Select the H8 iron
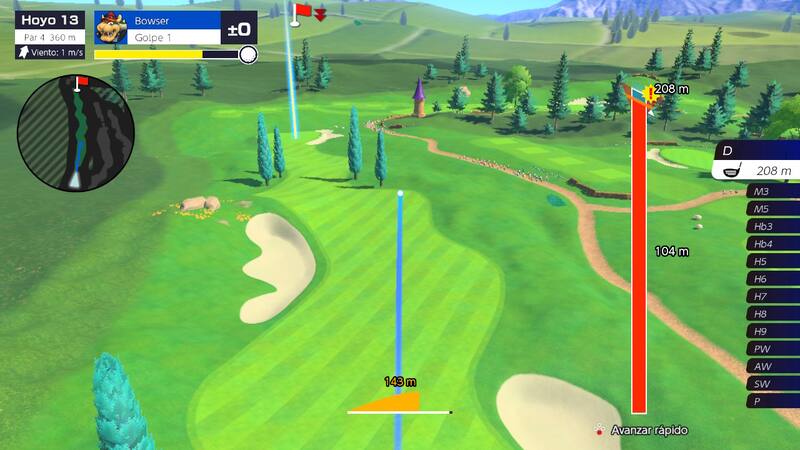 772,314
